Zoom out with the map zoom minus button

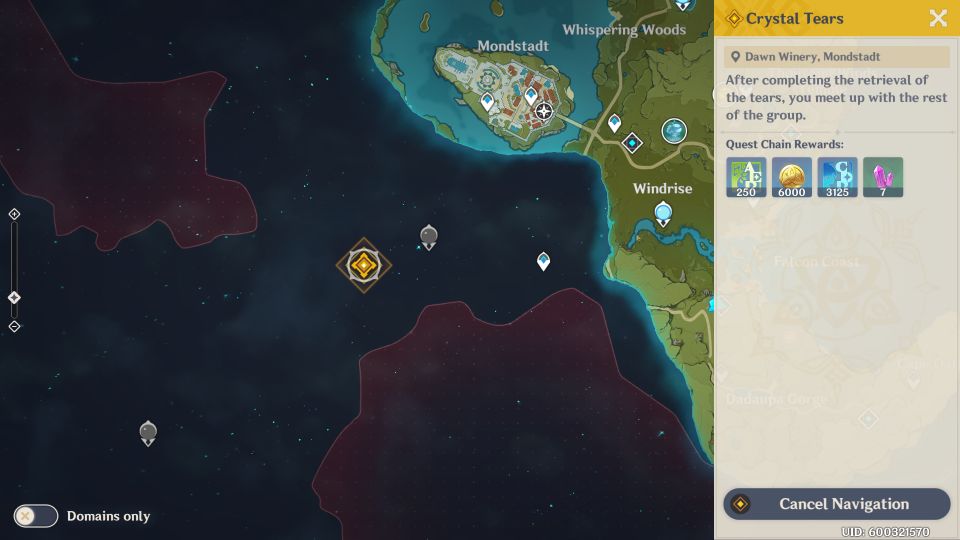click(x=14, y=326)
